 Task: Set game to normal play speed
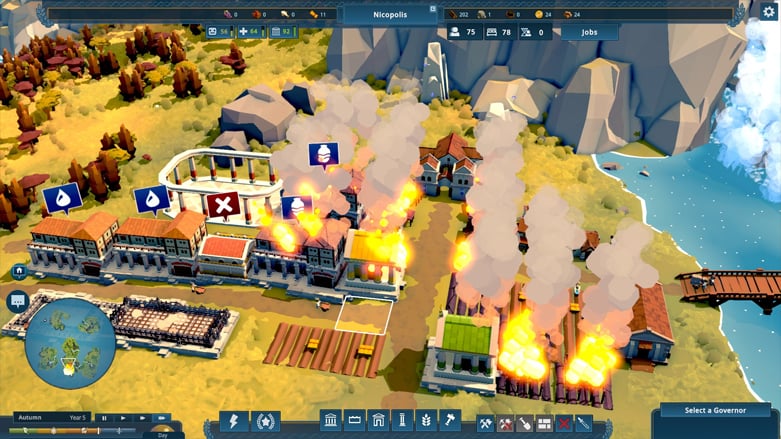123,417
